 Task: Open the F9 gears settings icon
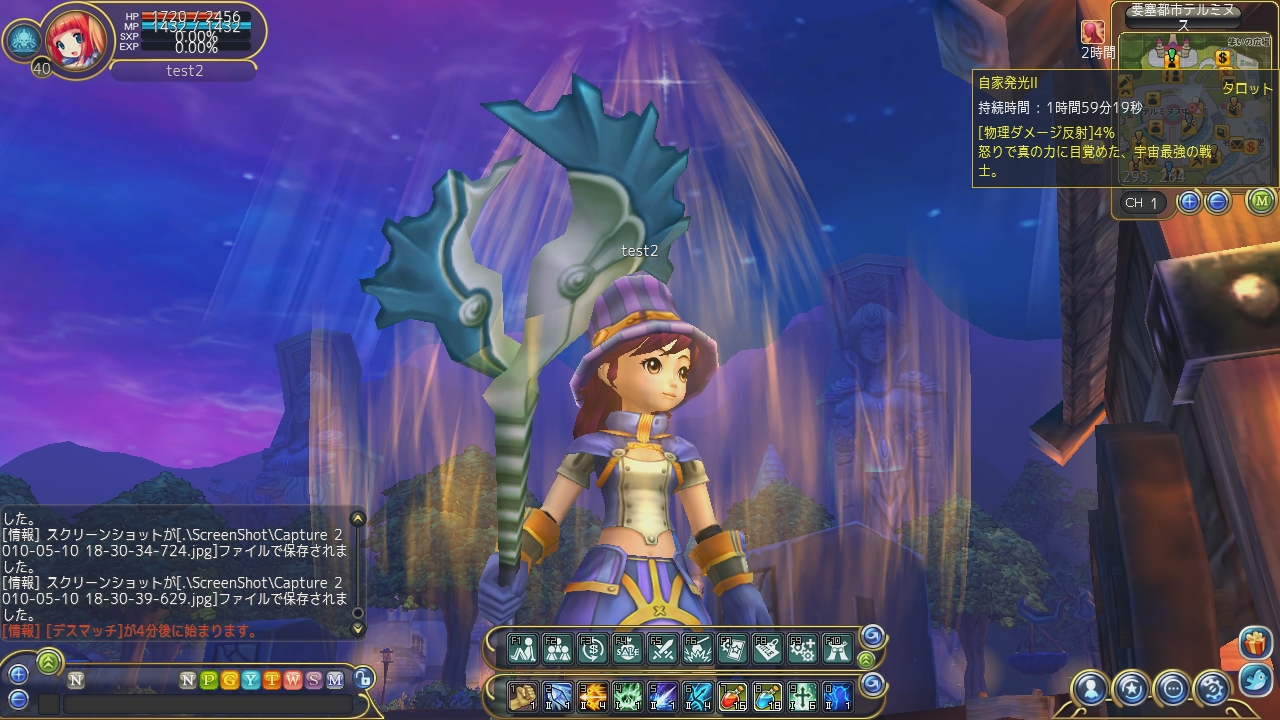point(802,649)
